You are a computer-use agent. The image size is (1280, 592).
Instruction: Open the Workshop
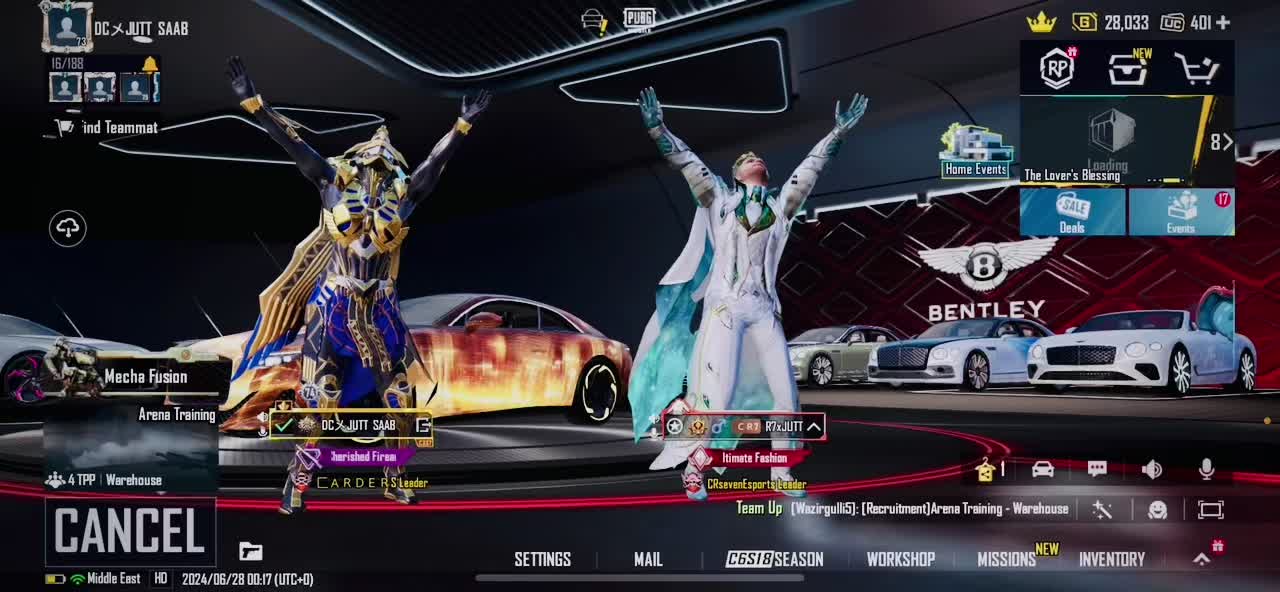[x=900, y=559]
